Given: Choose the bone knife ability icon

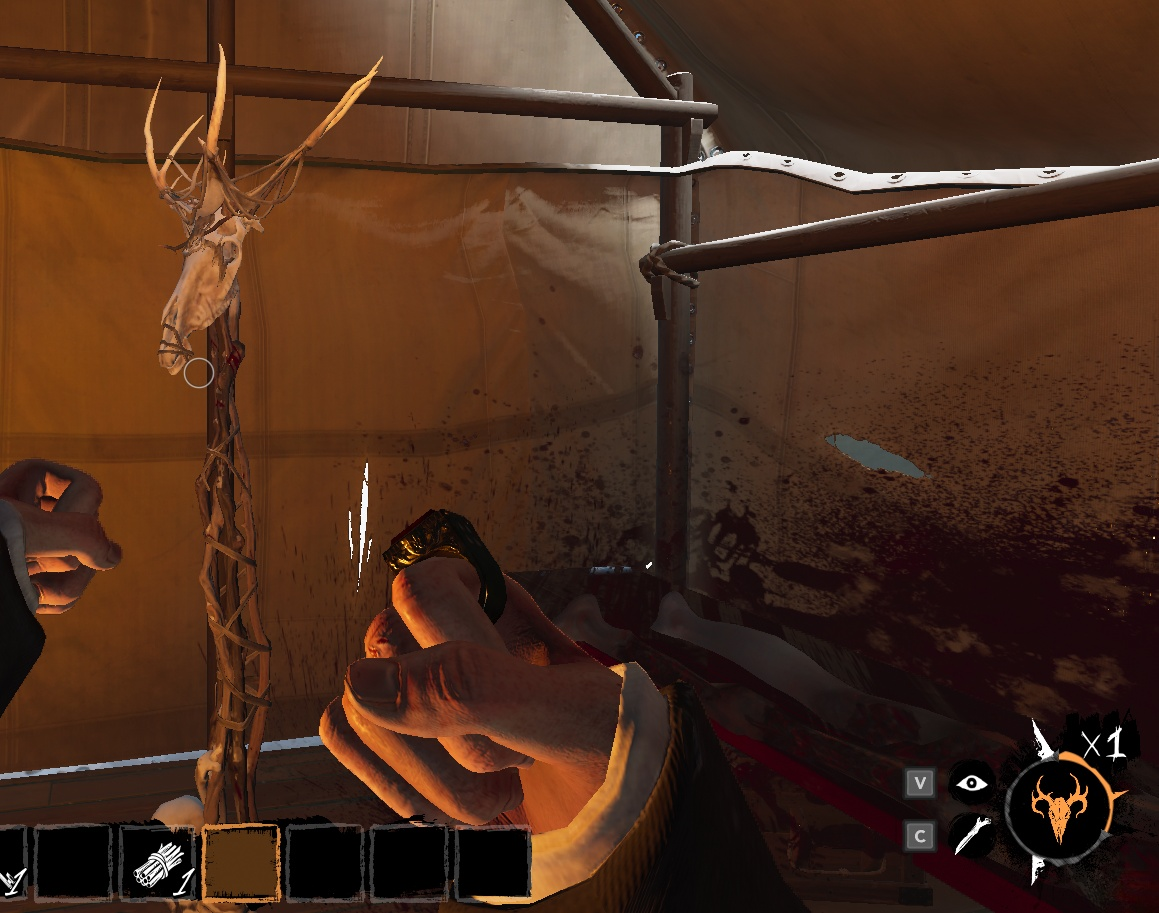Looking at the screenshot, I should [x=971, y=835].
